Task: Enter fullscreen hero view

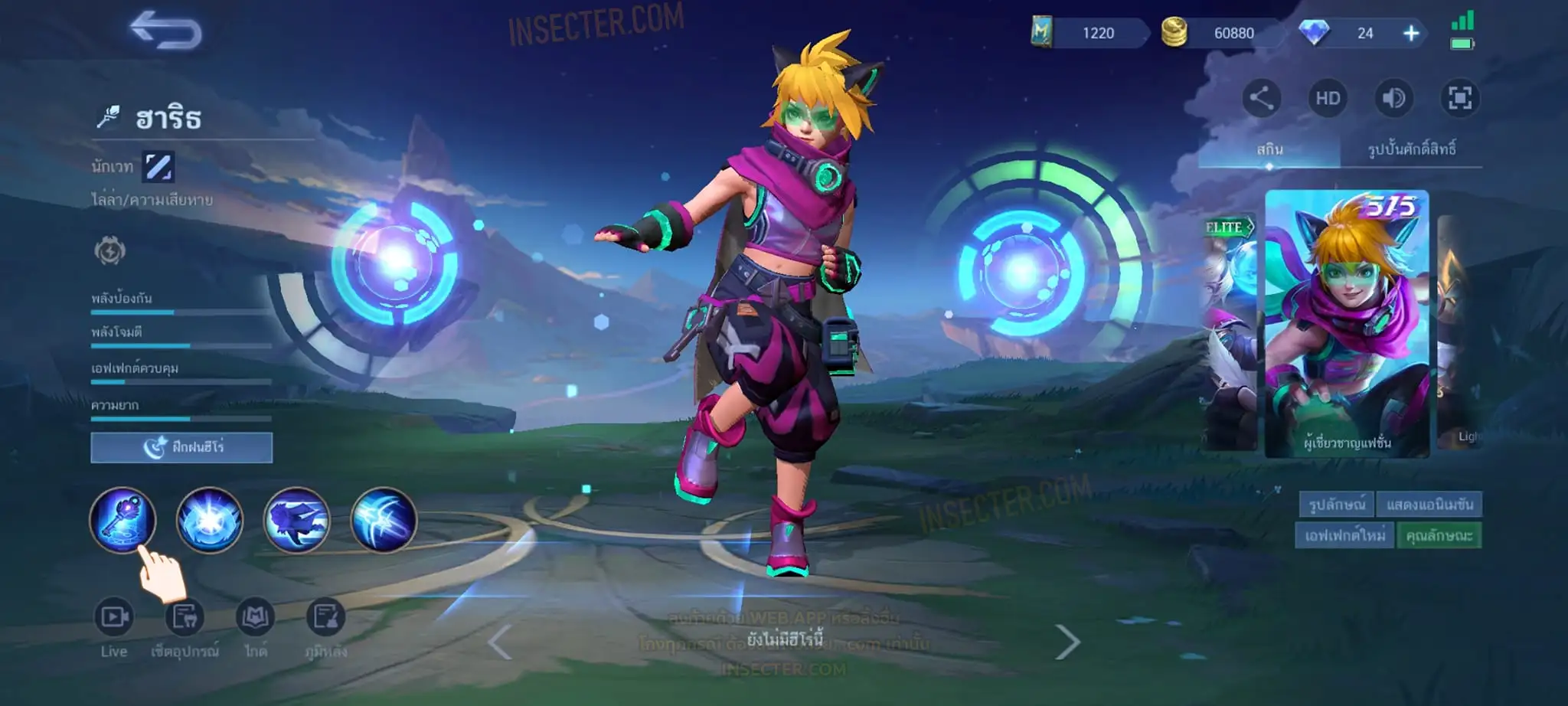Action: [1460, 98]
